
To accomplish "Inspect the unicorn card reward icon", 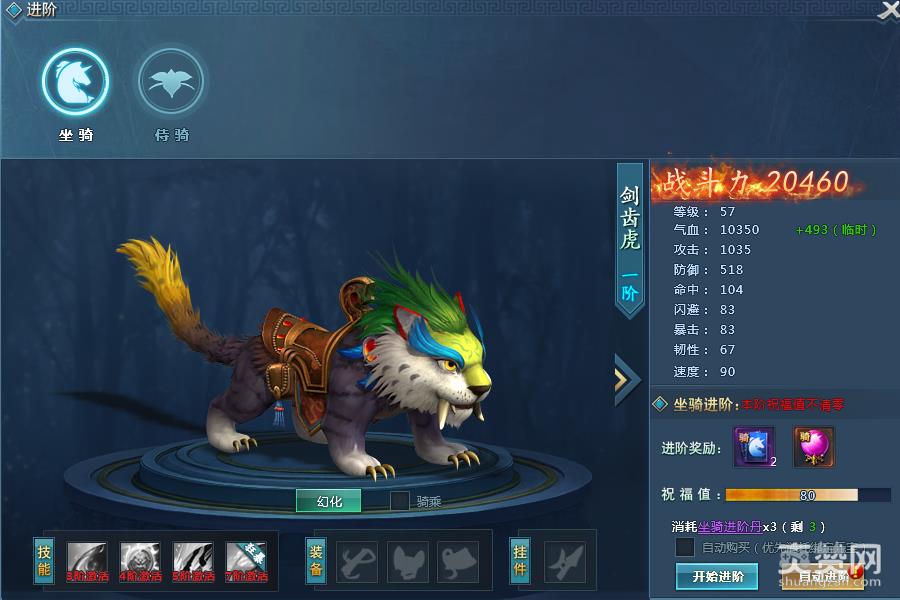I will pos(754,447).
